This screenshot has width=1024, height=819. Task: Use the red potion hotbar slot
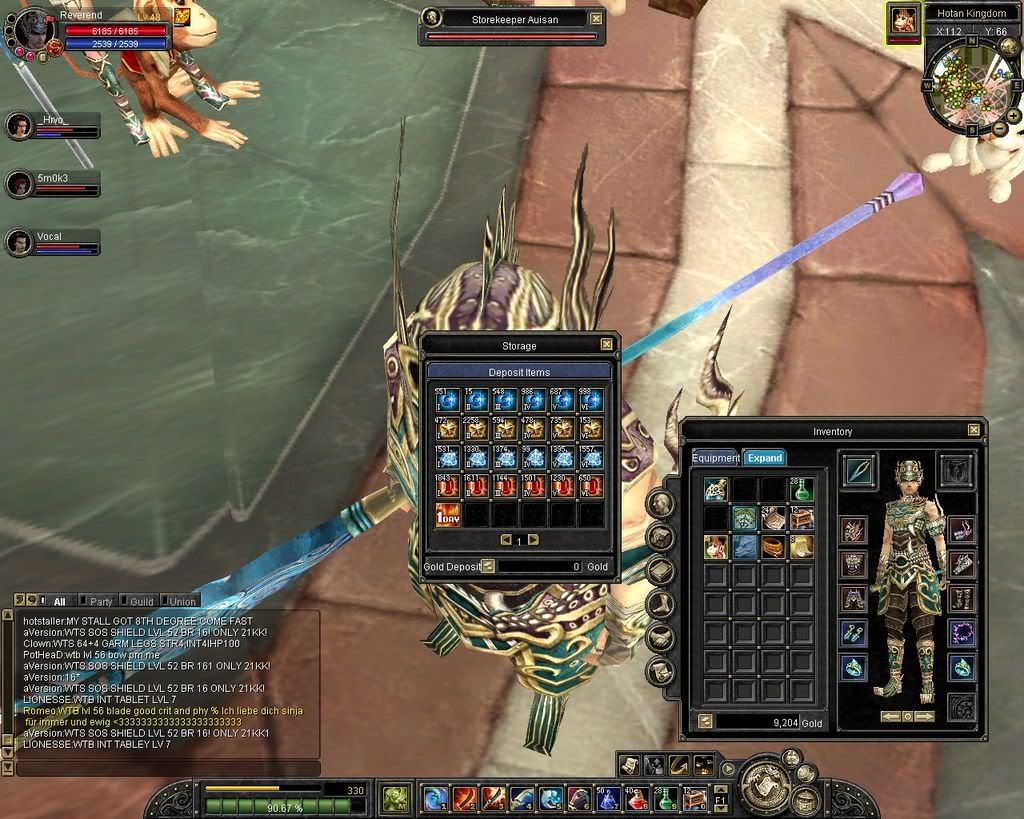click(637, 798)
